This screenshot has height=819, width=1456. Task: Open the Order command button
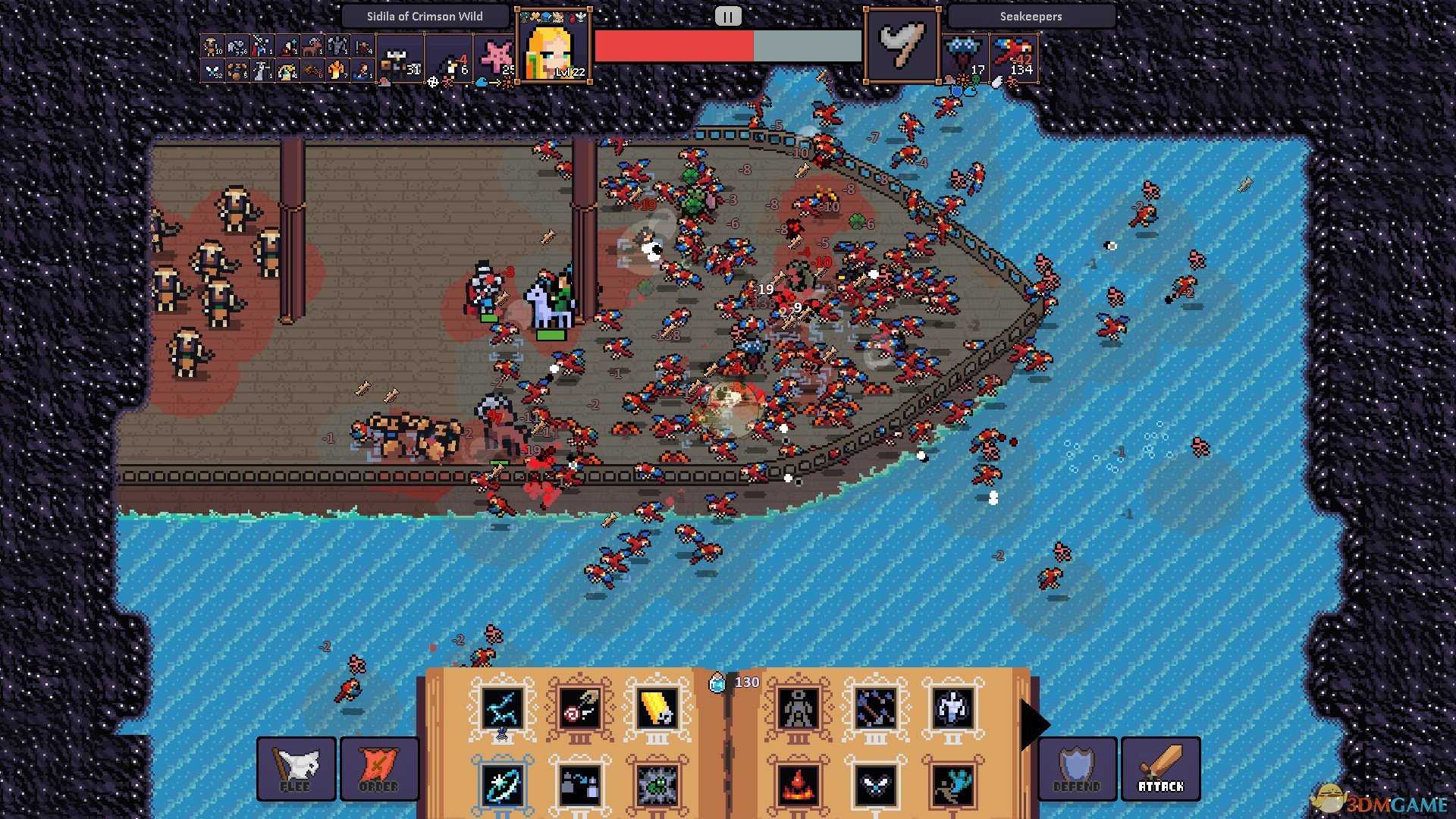click(379, 768)
